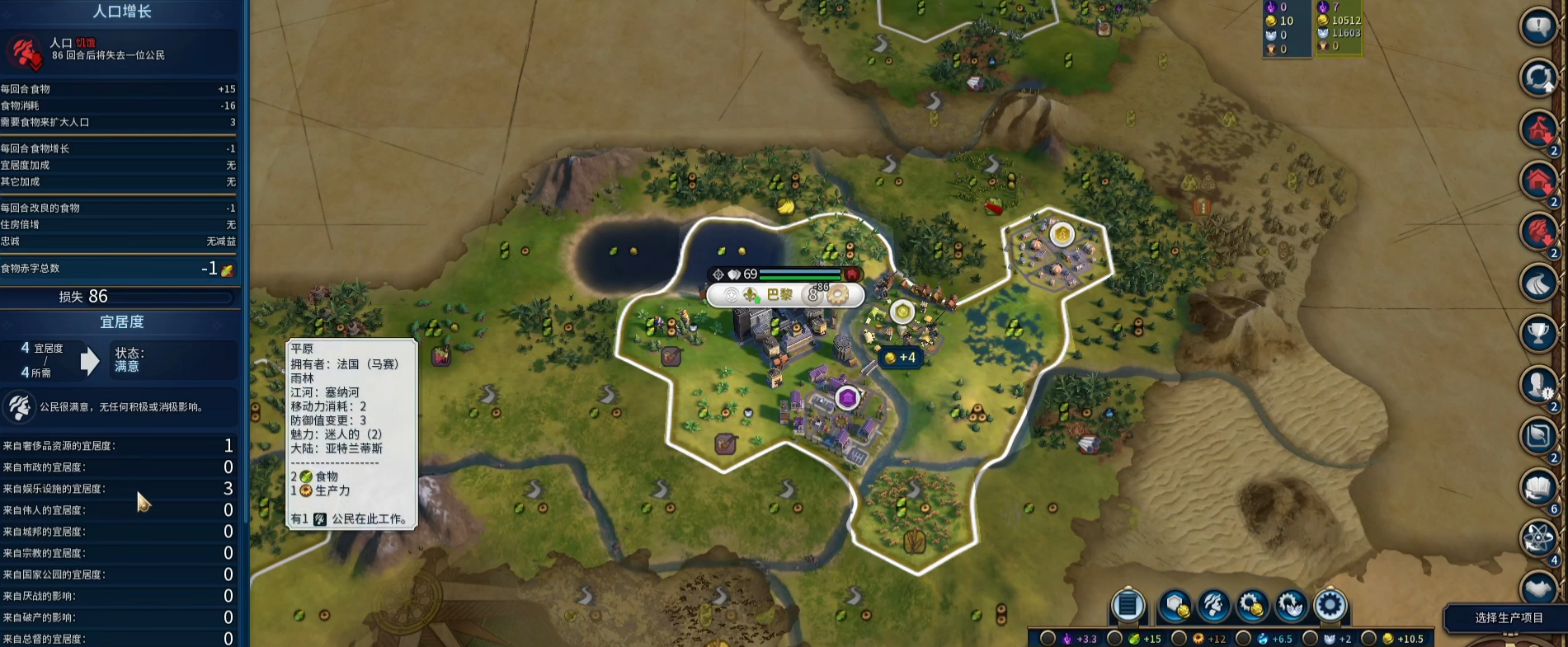Screen dimensions: 1568x647
Task: Open the red house housing notification
Action: (x=1538, y=181)
